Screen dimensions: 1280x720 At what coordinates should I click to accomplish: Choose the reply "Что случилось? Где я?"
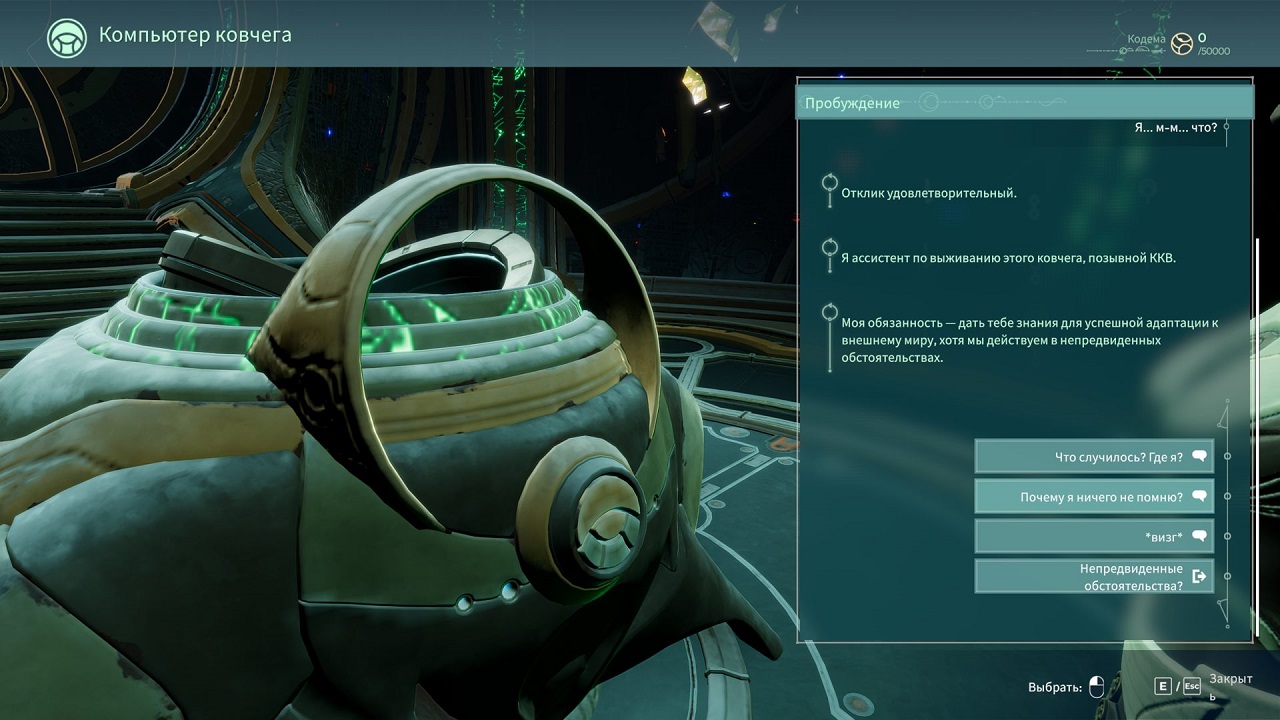click(1093, 457)
